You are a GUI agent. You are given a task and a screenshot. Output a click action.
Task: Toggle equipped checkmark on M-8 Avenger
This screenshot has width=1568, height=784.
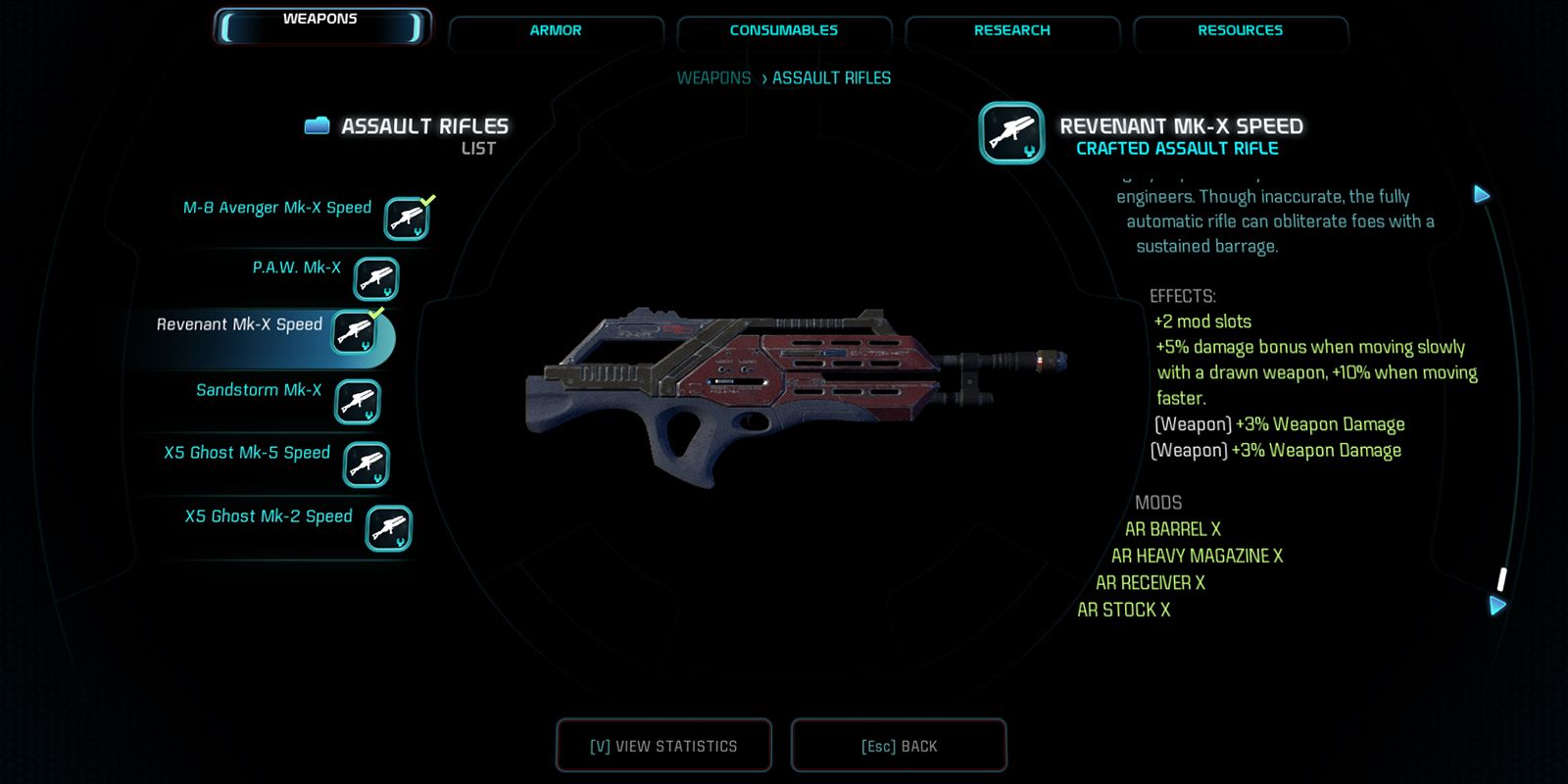click(x=425, y=200)
